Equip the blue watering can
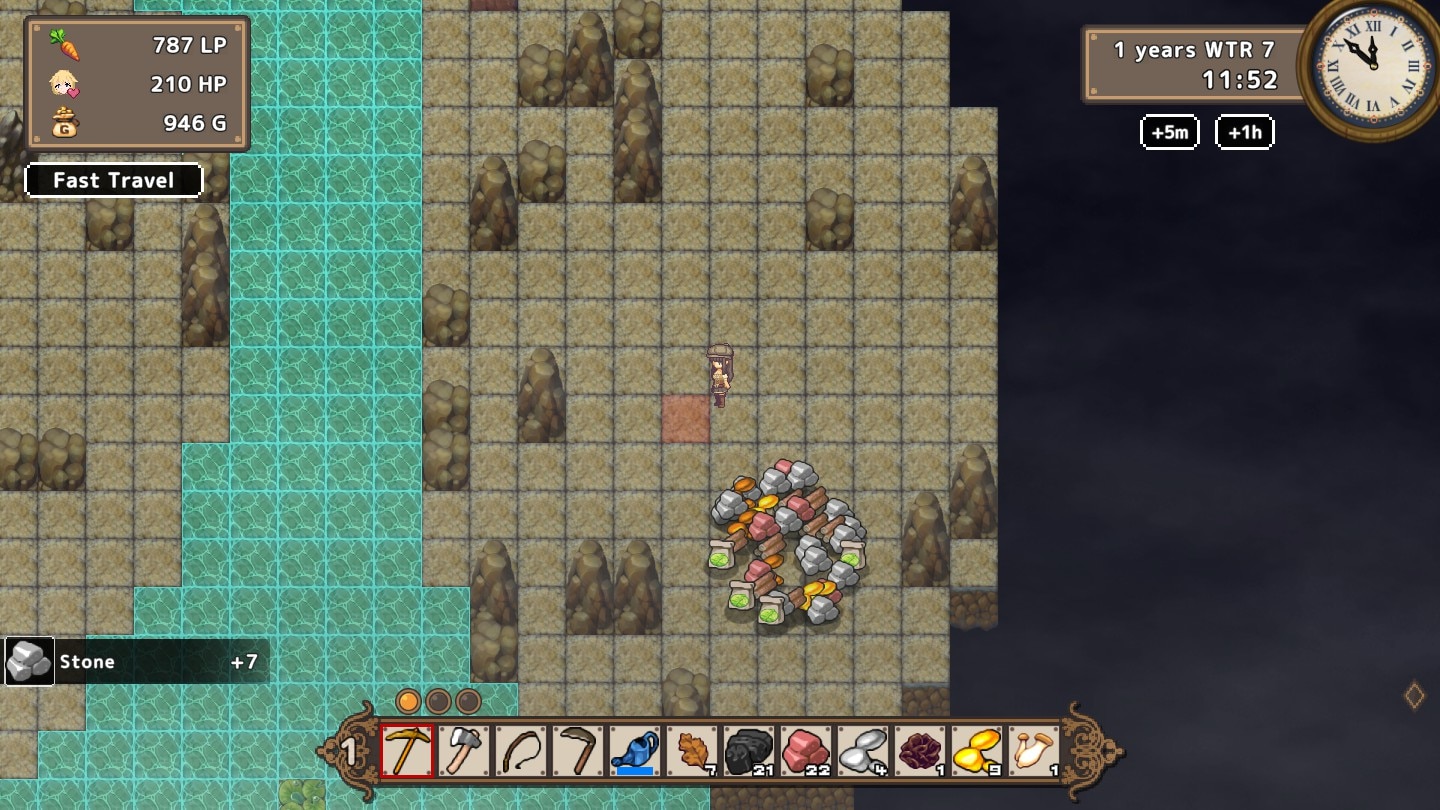The width and height of the screenshot is (1440, 810). point(635,750)
